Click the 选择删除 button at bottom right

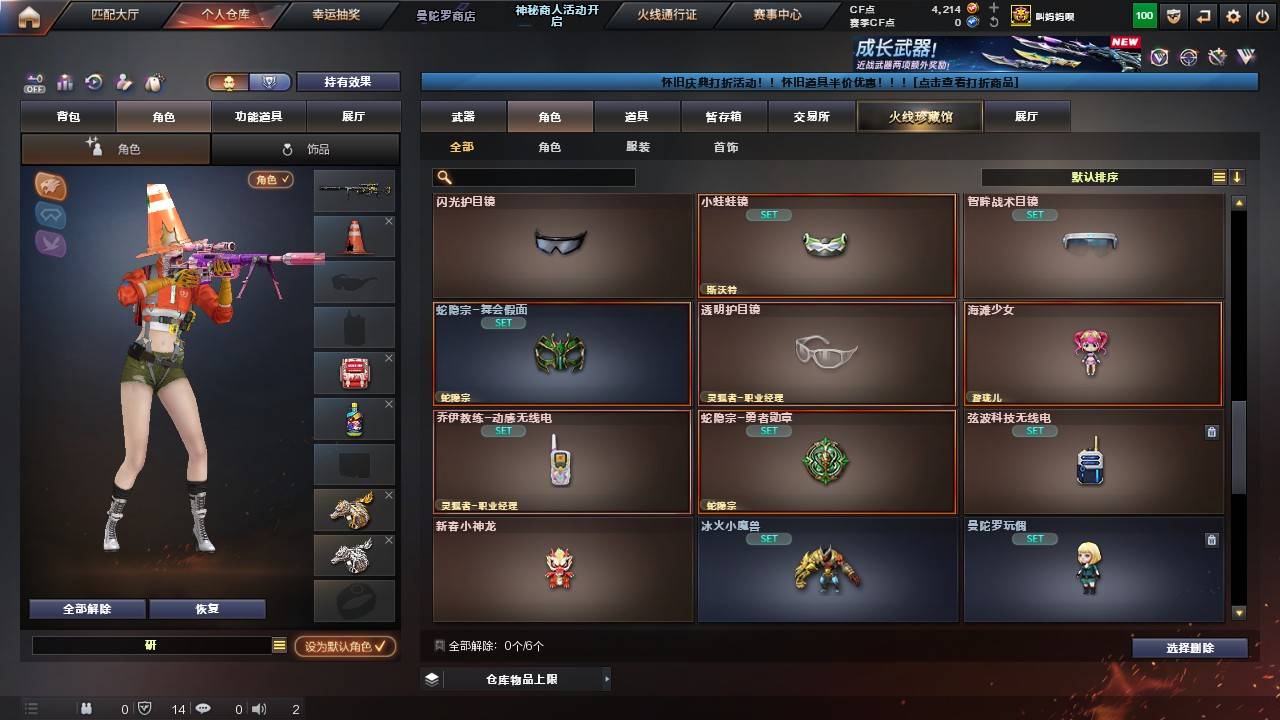click(x=1189, y=648)
